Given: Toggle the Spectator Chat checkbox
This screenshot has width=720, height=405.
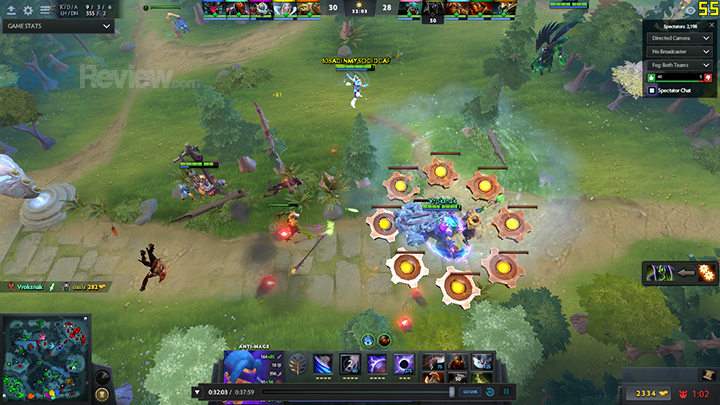Looking at the screenshot, I should tap(653, 91).
